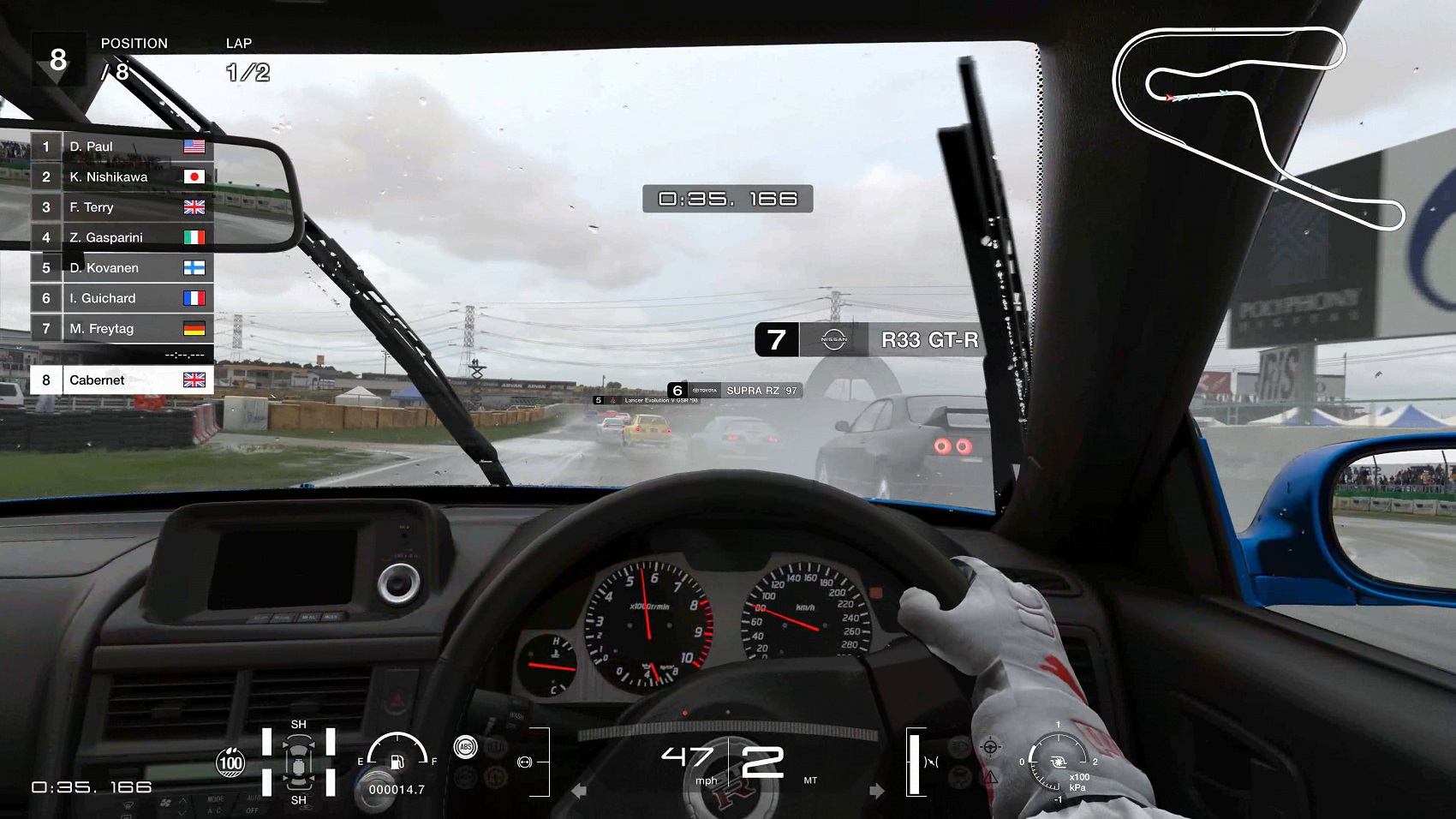Click the 0:35.166 lap timer display
1456x819 pixels.
tap(728, 200)
